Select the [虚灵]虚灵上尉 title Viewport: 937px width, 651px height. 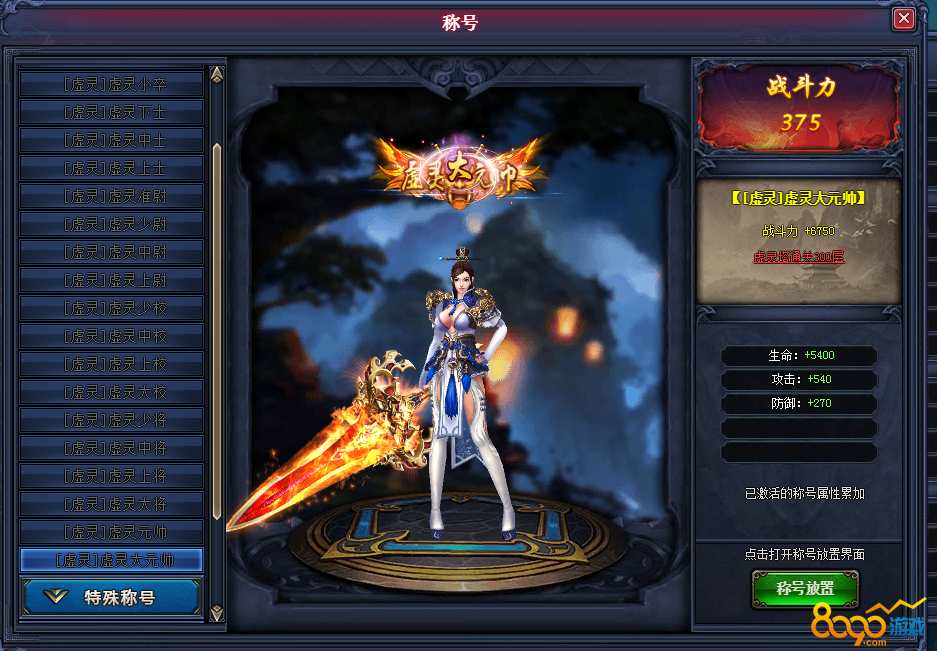(x=111, y=280)
